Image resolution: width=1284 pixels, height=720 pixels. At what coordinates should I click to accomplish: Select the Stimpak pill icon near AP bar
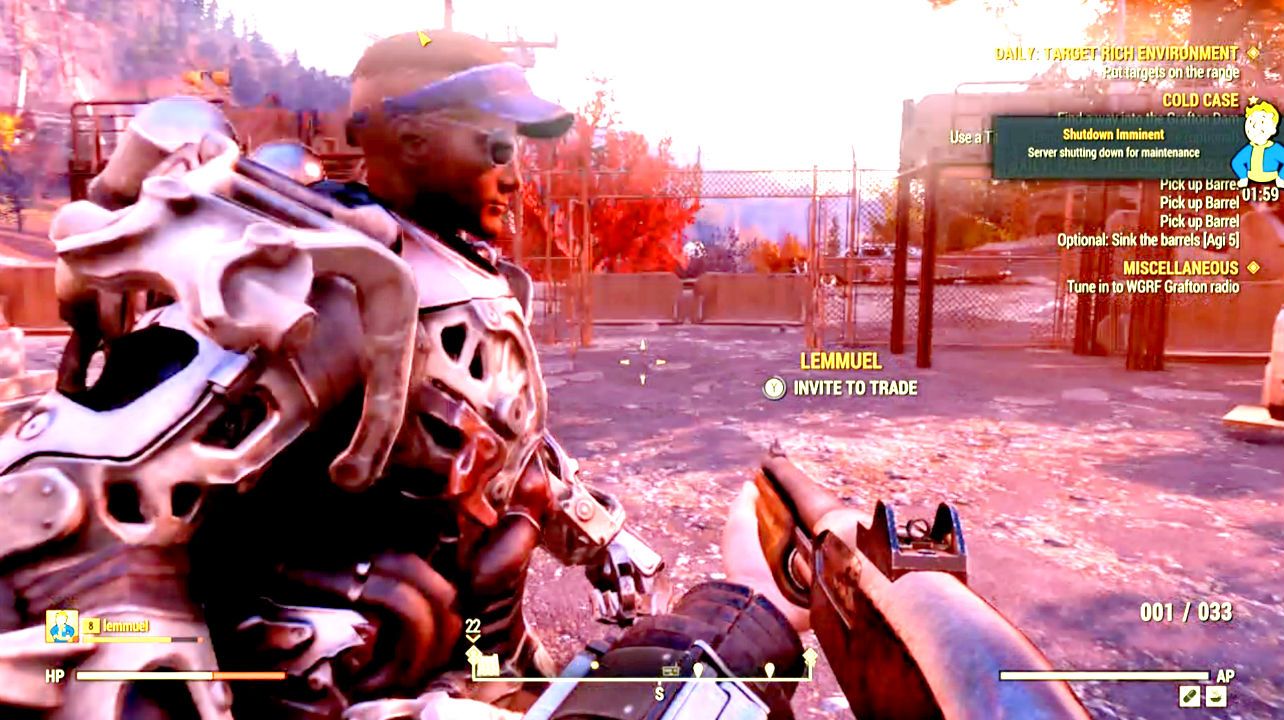tap(1190, 695)
